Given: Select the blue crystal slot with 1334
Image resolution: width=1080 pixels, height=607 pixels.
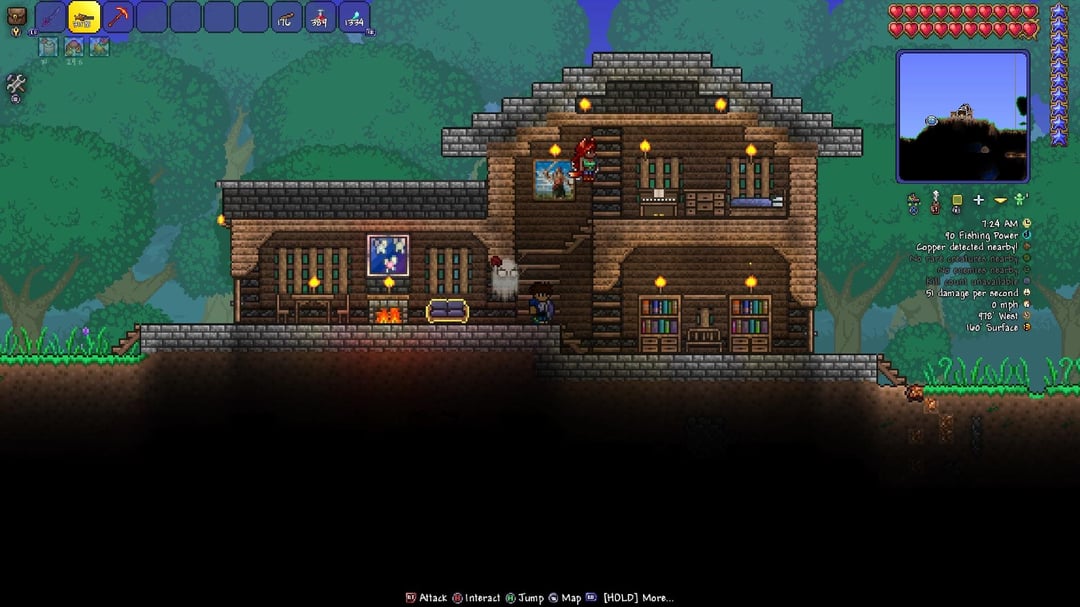Looking at the screenshot, I should click(x=354, y=17).
